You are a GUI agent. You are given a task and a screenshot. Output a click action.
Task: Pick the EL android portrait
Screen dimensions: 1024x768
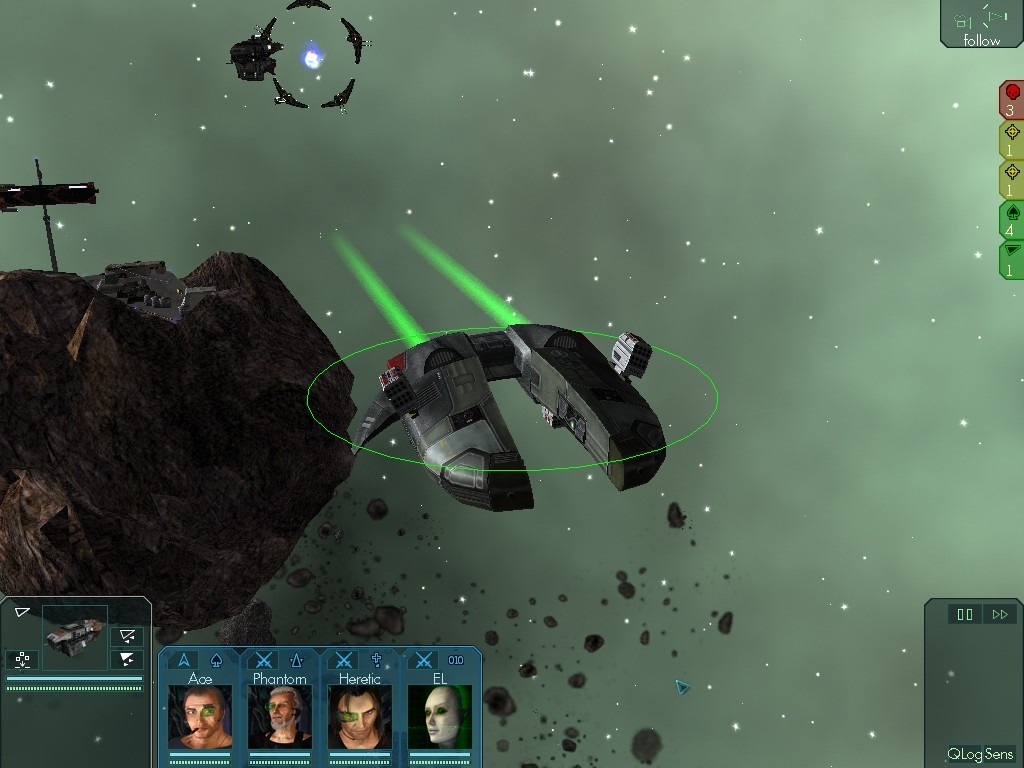(x=440, y=716)
